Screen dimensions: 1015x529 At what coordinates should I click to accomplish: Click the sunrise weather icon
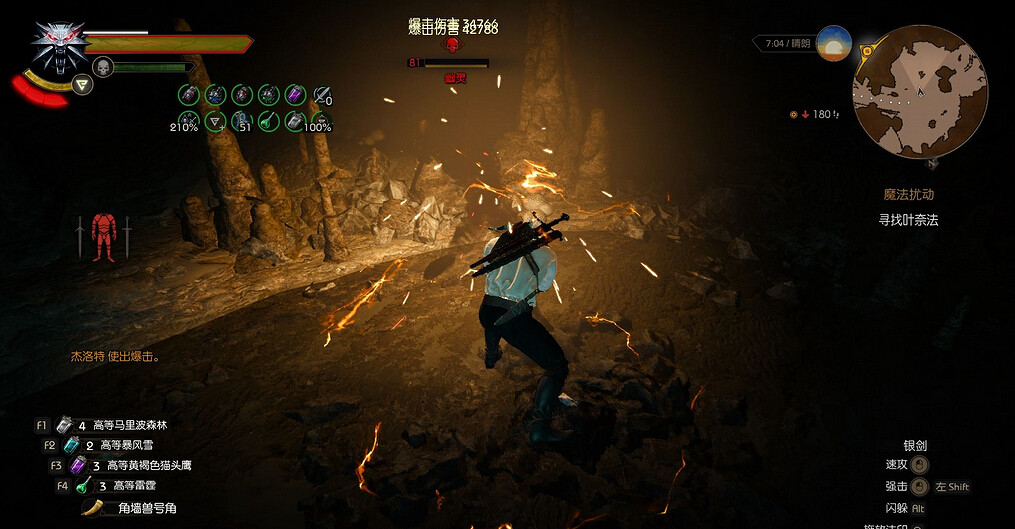coord(834,44)
